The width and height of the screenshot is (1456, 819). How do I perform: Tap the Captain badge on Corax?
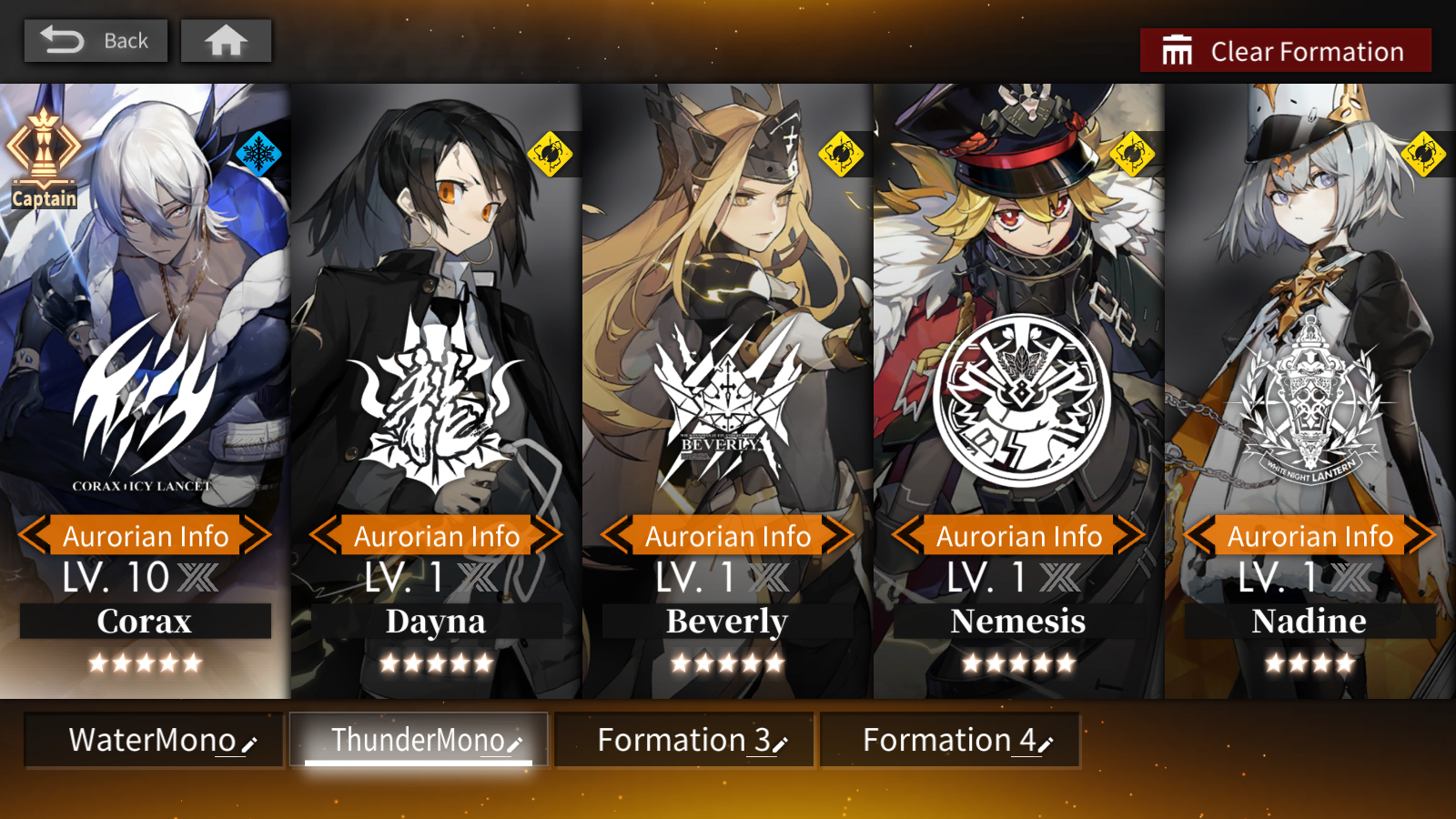tap(42, 153)
